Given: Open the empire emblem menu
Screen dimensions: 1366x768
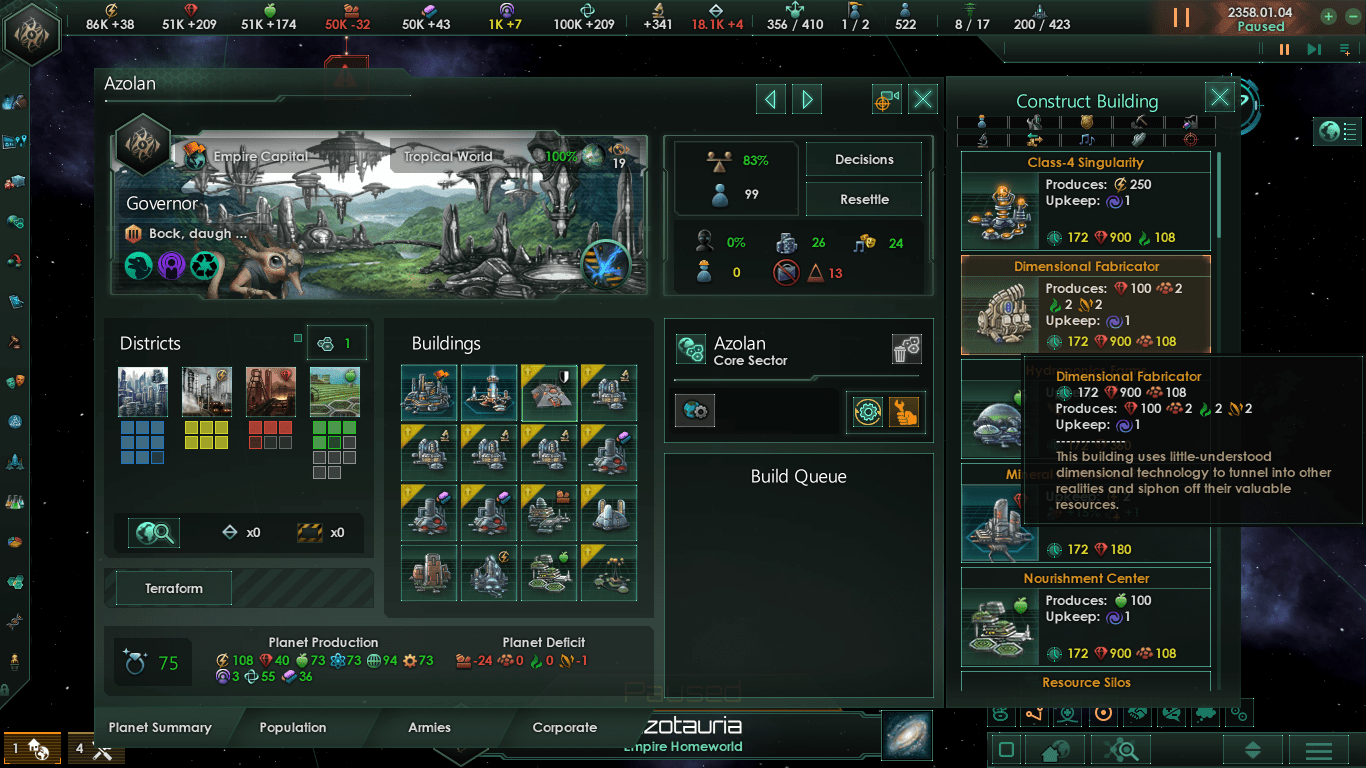Looking at the screenshot, I should coord(32,33).
